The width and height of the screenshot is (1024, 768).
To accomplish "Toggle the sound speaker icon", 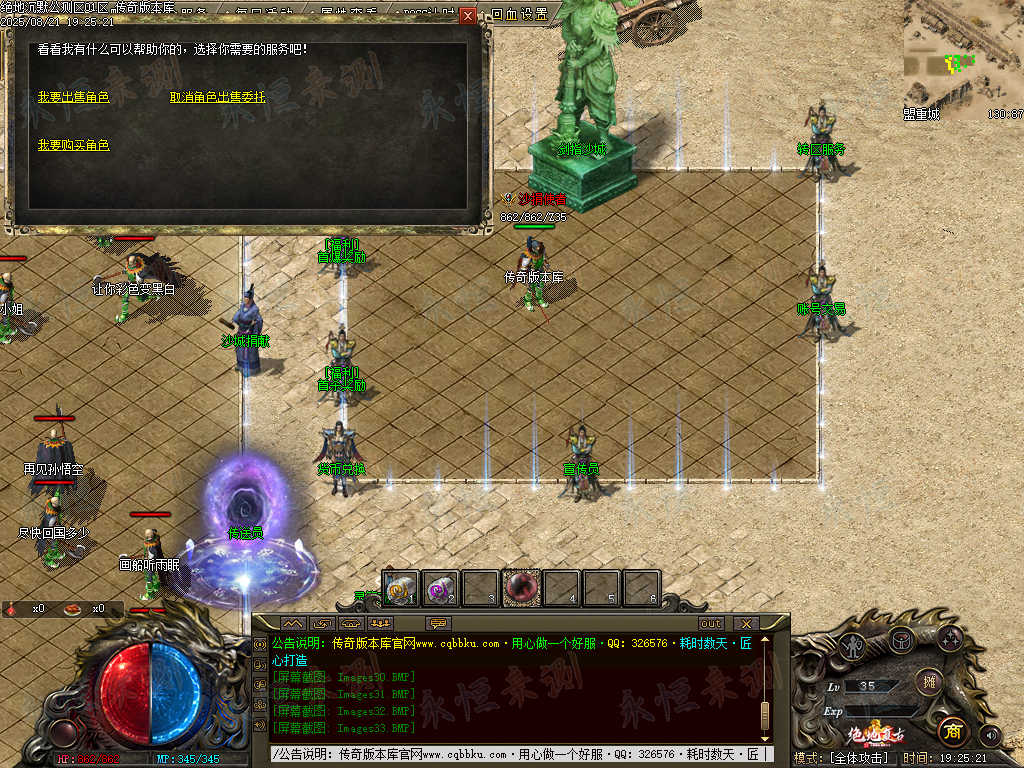I will pyautogui.click(x=990, y=734).
